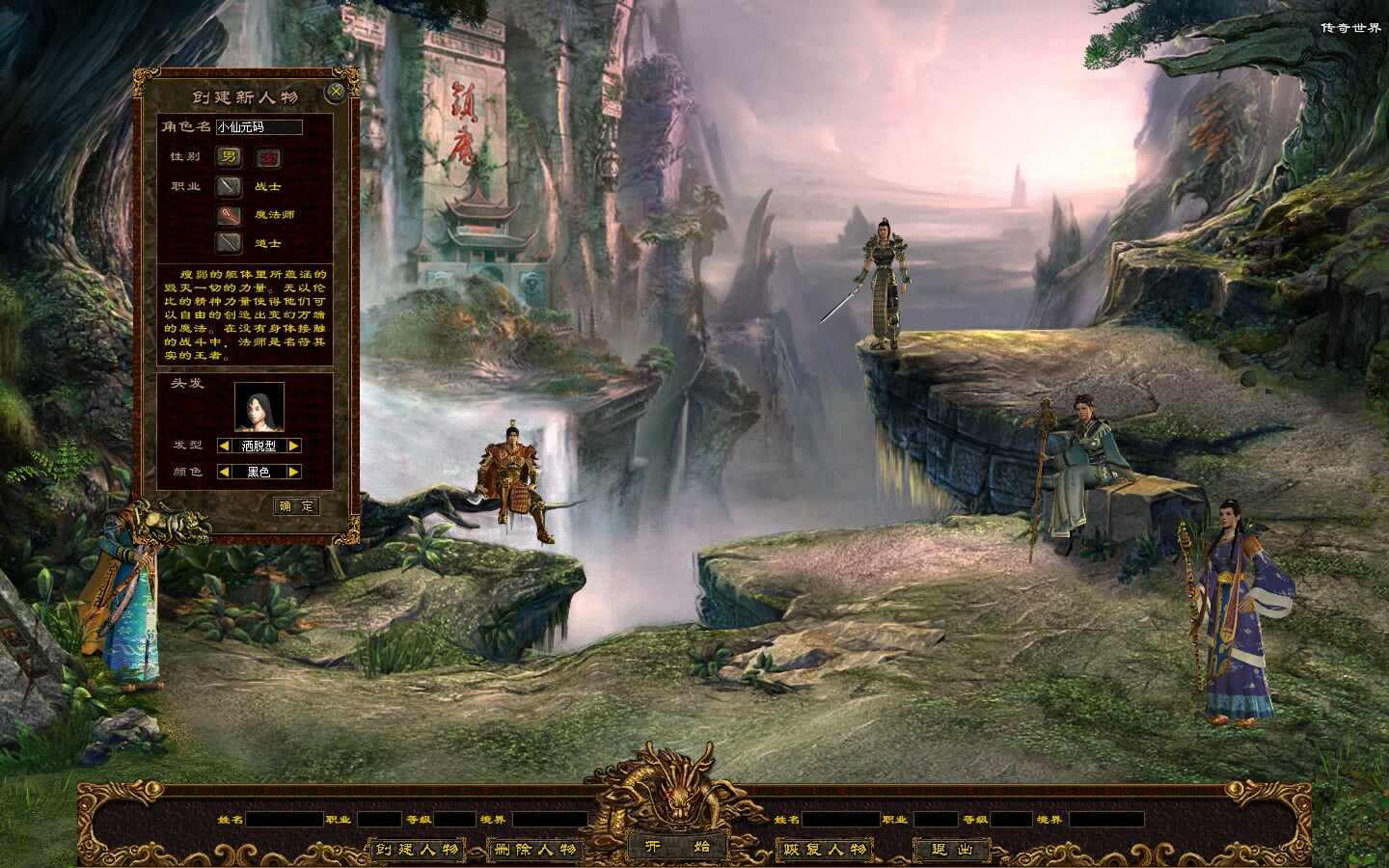Switch to previous hairstyle 发型
Screen dimensions: 1389x868
(x=224, y=446)
